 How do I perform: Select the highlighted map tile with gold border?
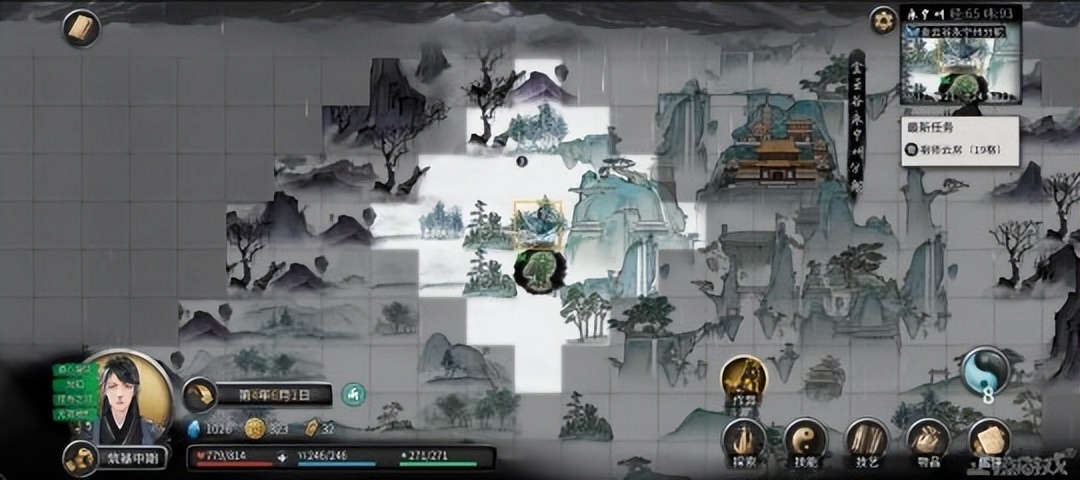(538, 224)
